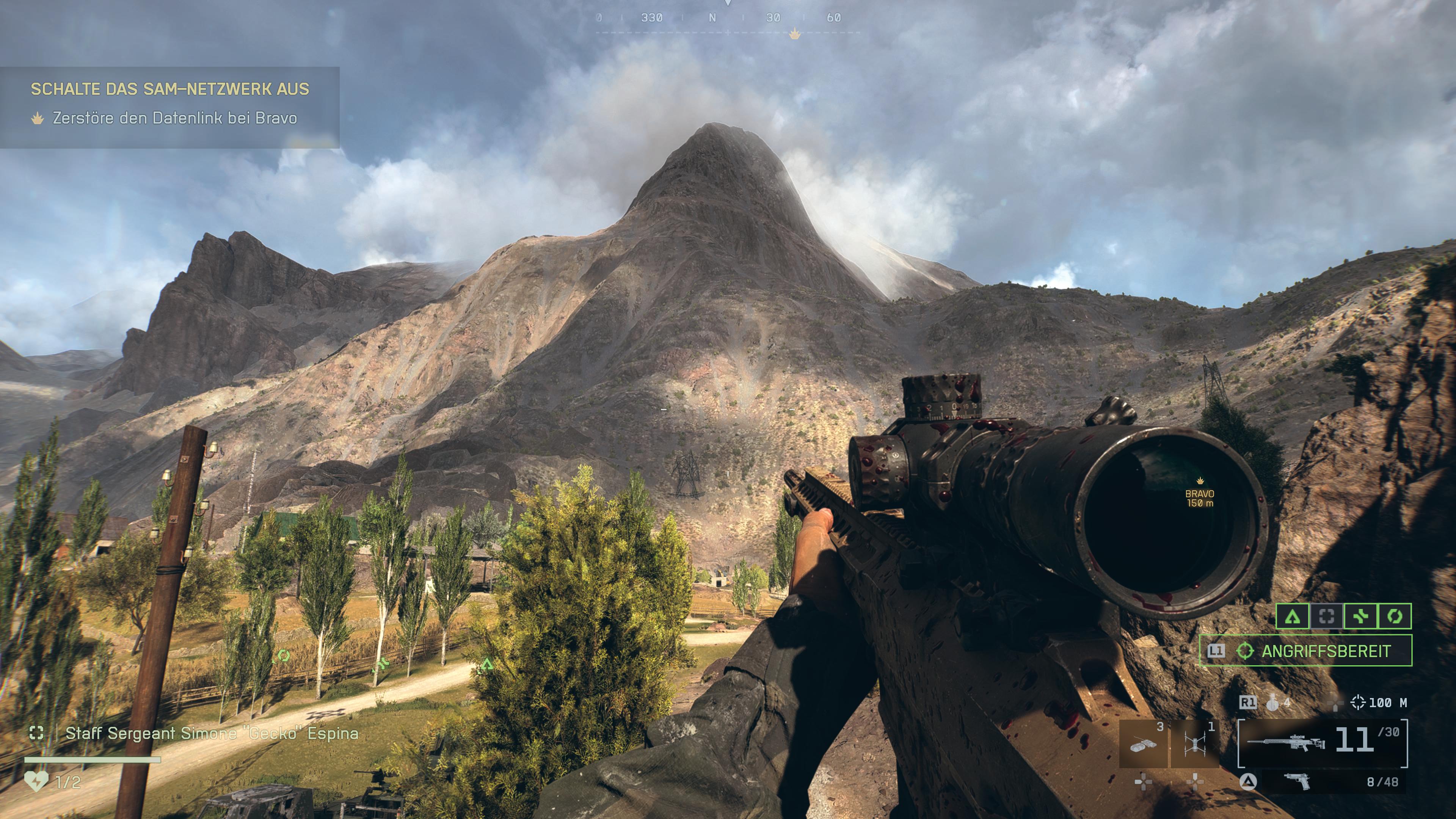Screen dimensions: 1456x819
Task: Open the SAM-Netzwerk objective tracker
Action: 169,89
